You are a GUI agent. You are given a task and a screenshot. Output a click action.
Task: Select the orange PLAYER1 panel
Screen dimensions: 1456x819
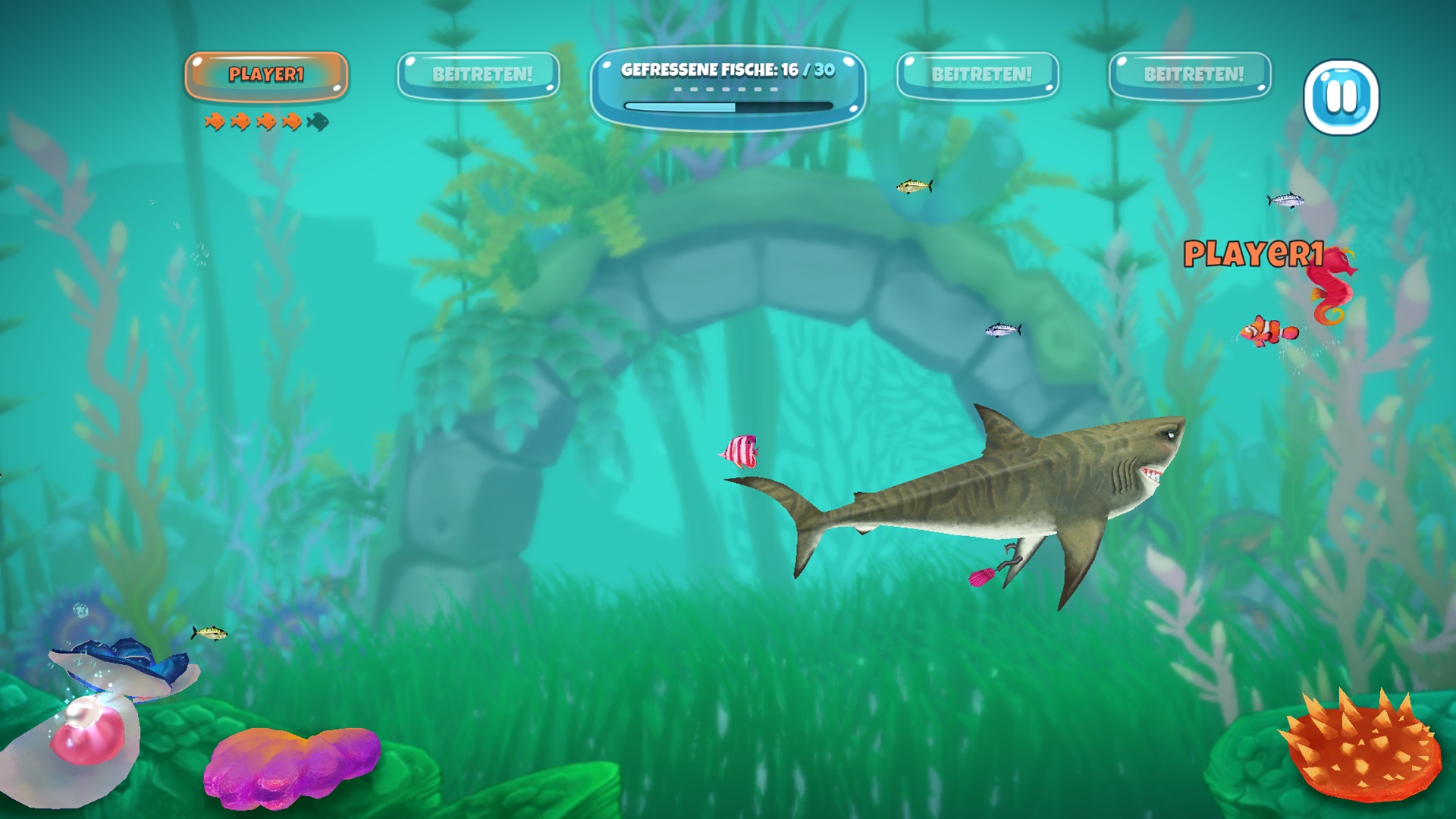266,75
